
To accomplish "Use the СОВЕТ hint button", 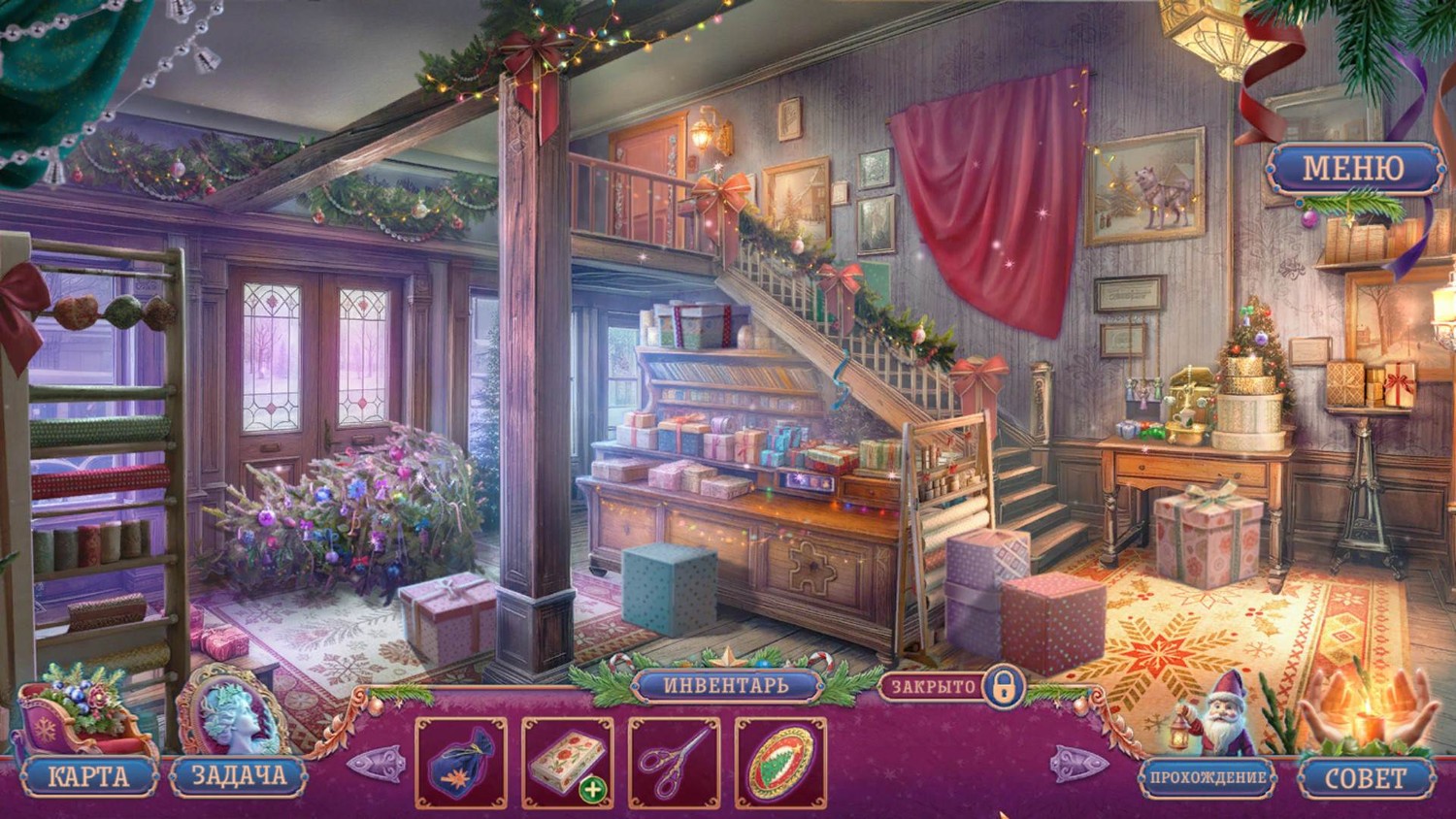I will (1365, 777).
